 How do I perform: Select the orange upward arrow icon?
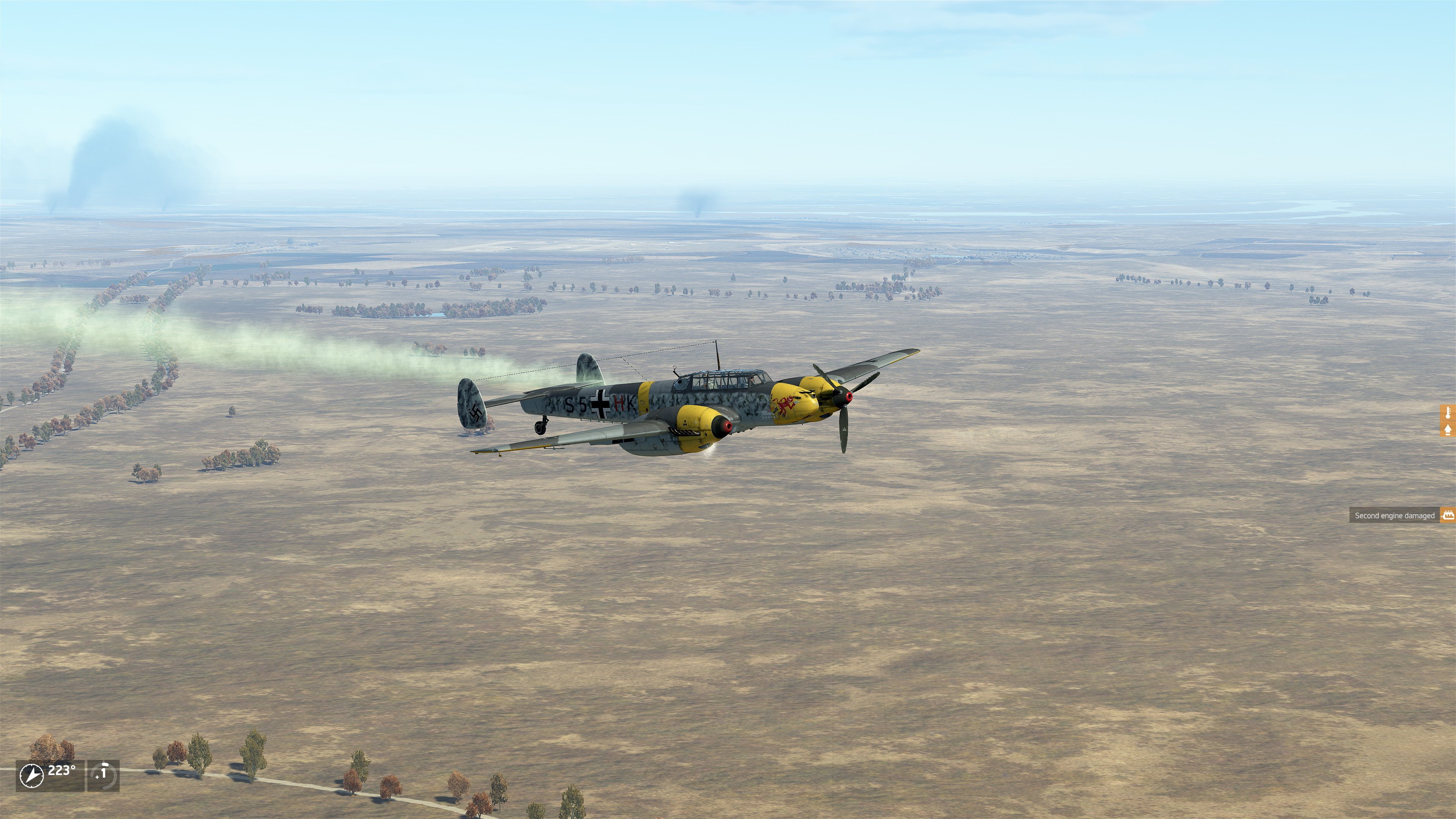point(1449,430)
